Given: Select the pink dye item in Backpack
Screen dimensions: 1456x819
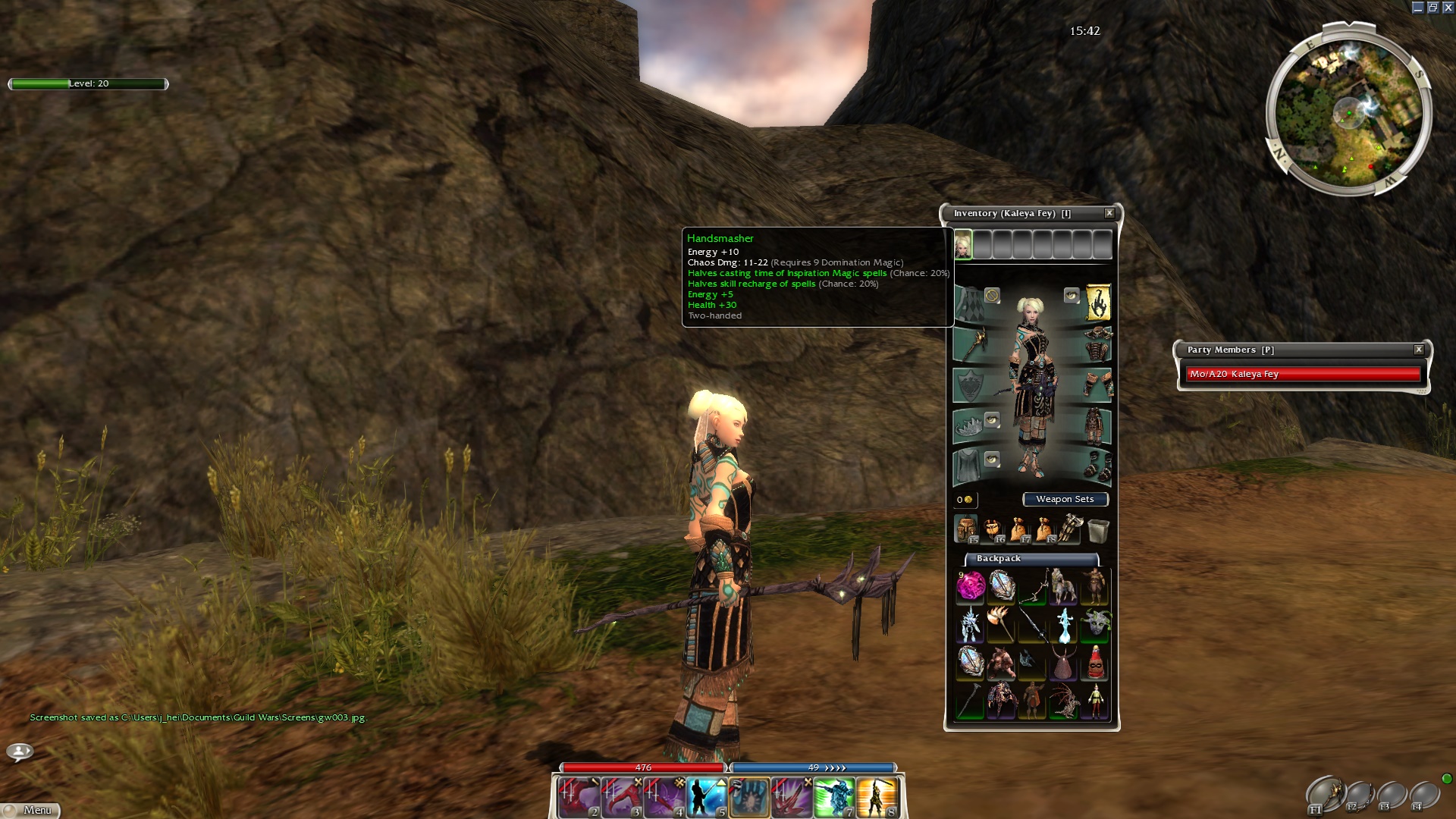Looking at the screenshot, I should pos(970,586).
